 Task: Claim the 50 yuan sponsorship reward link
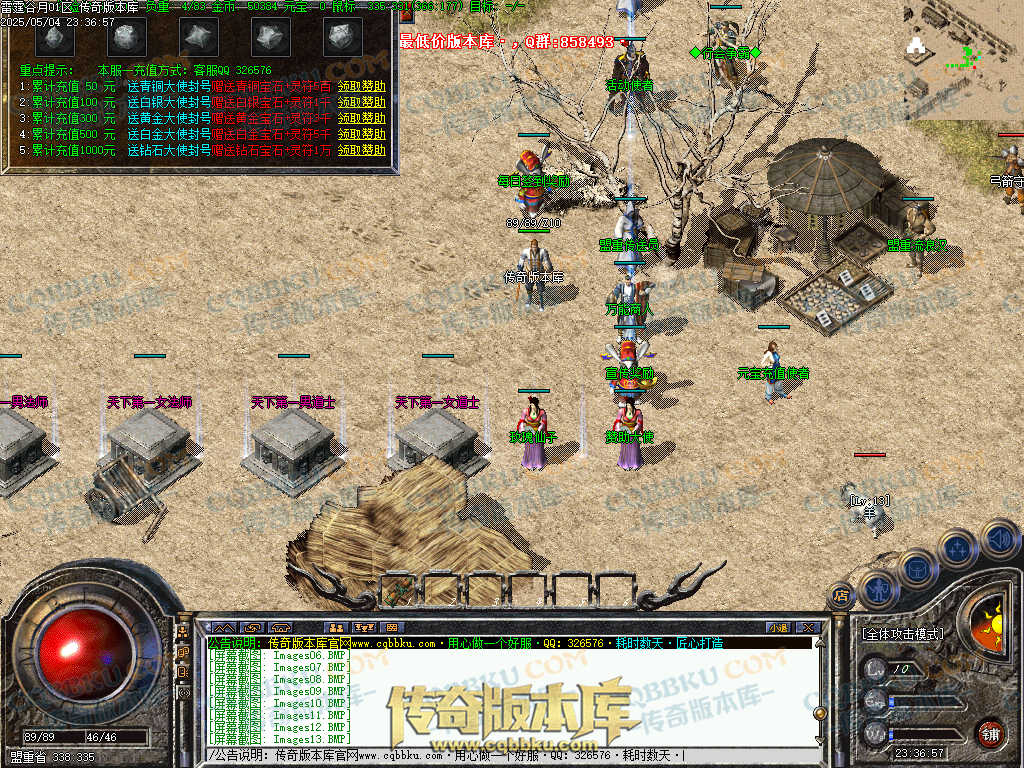click(x=361, y=86)
